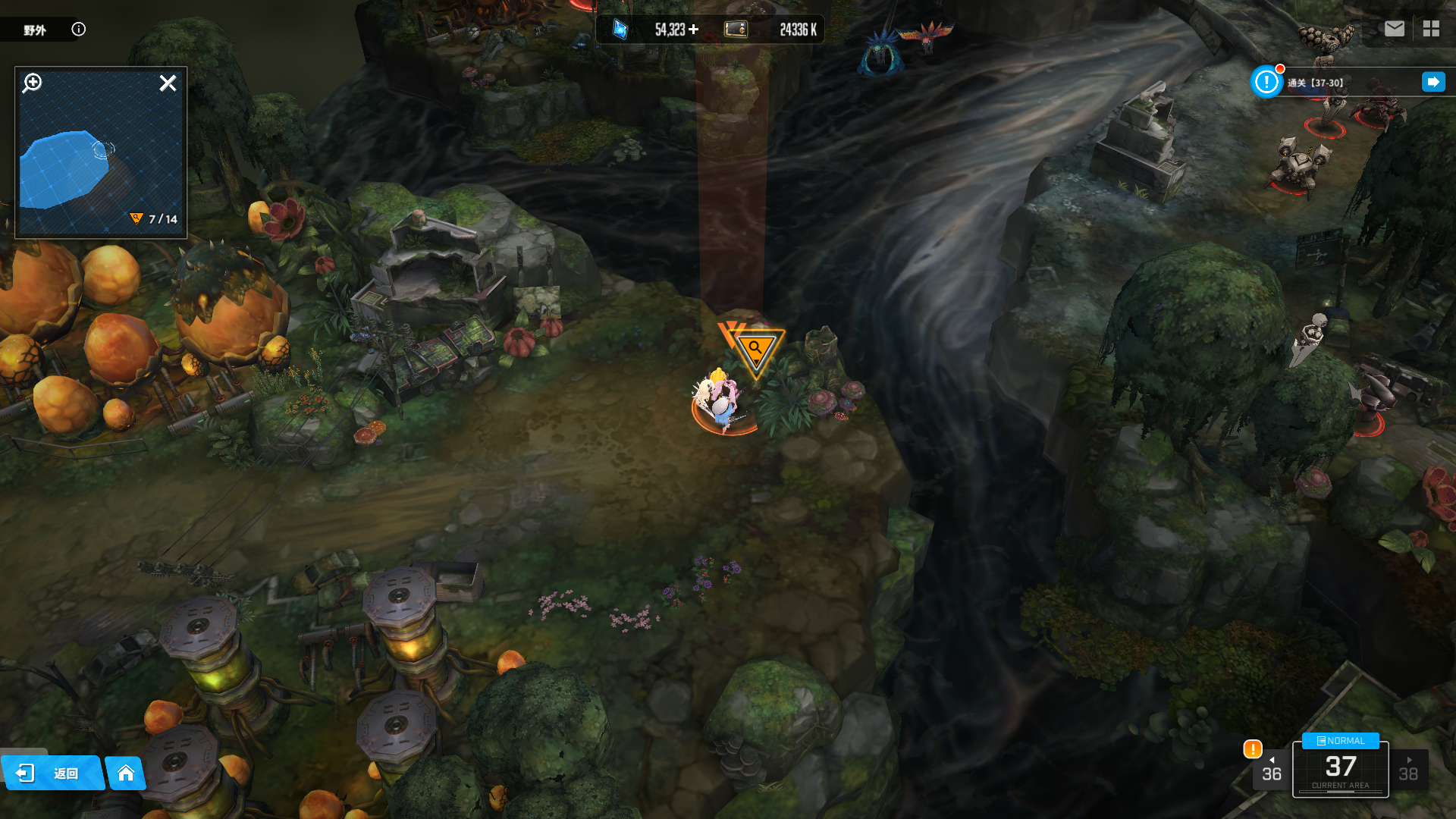Zoom in the minimap with magnifier
Screen dimensions: 1456x819
[32, 83]
